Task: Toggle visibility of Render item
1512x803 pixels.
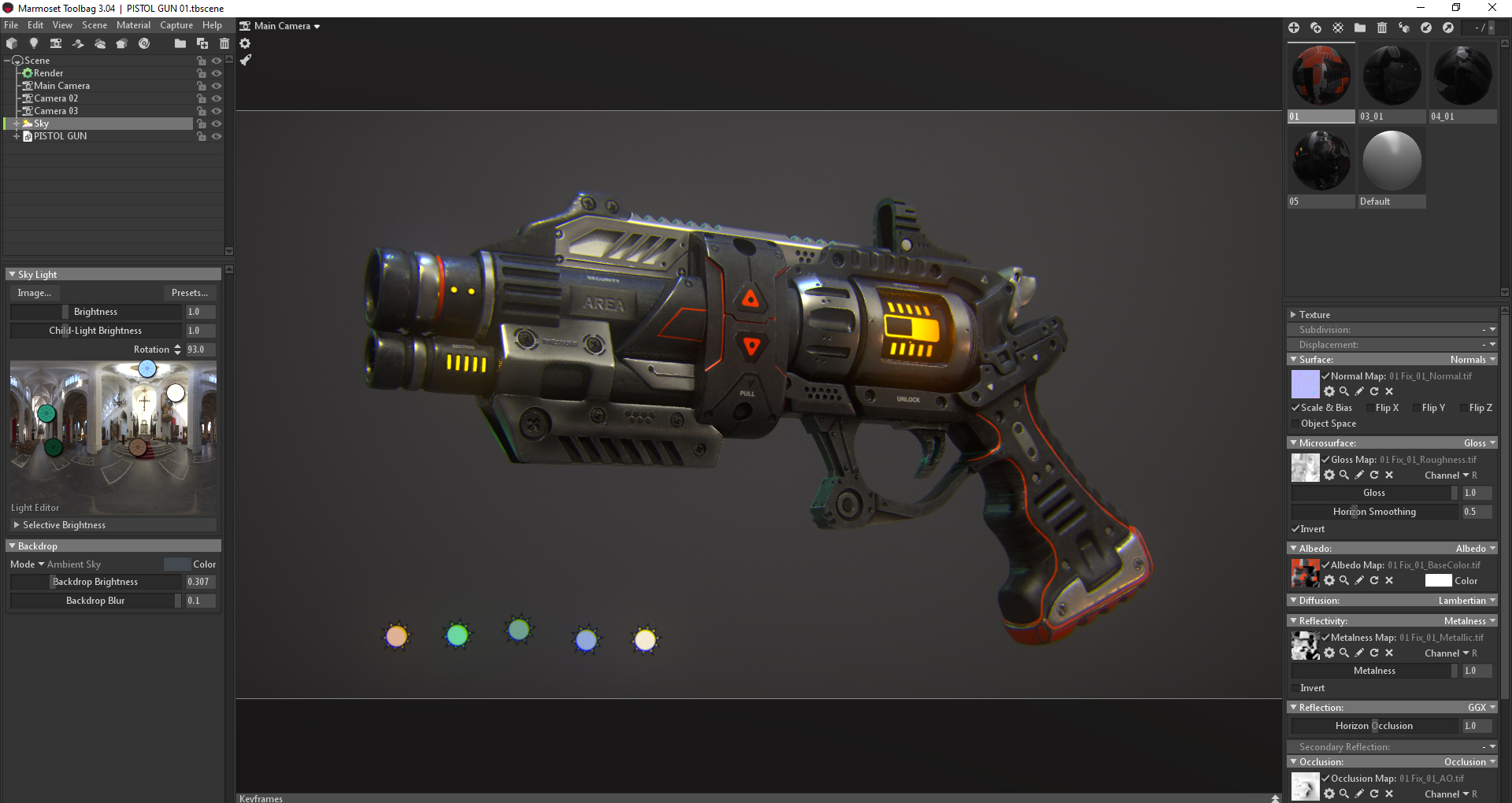Action: coord(217,73)
